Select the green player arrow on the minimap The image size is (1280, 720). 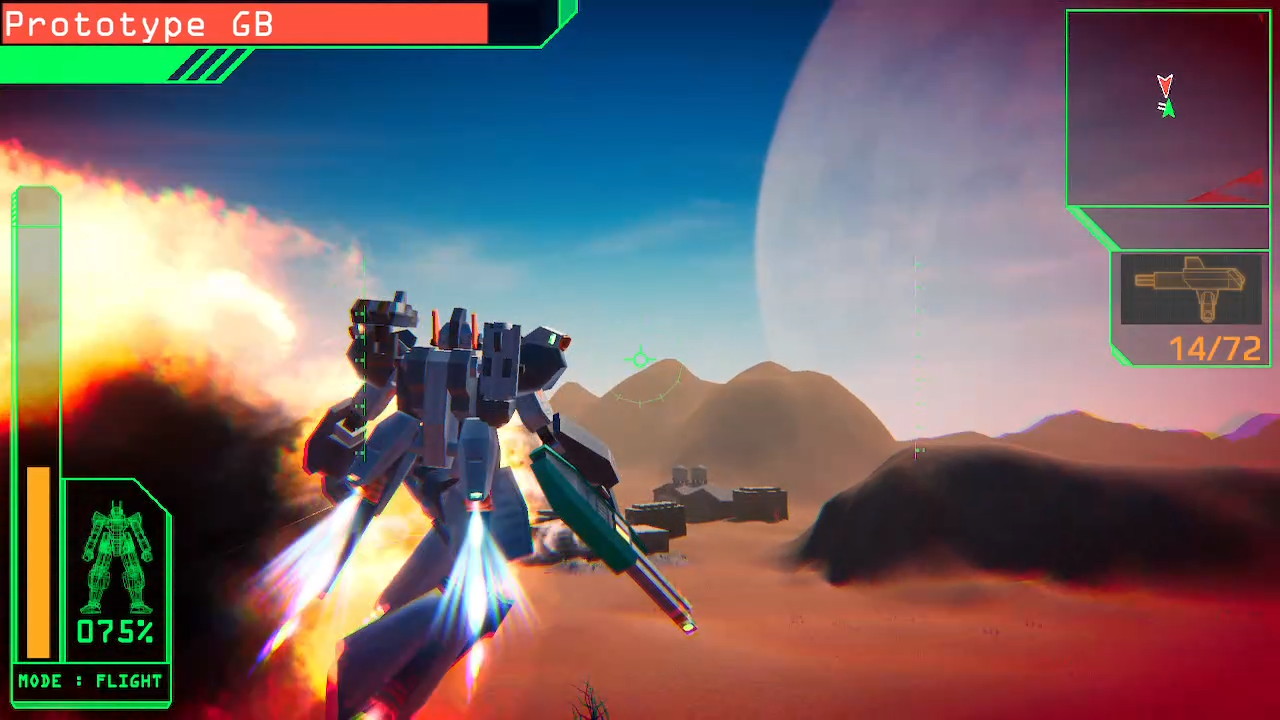coord(1168,108)
